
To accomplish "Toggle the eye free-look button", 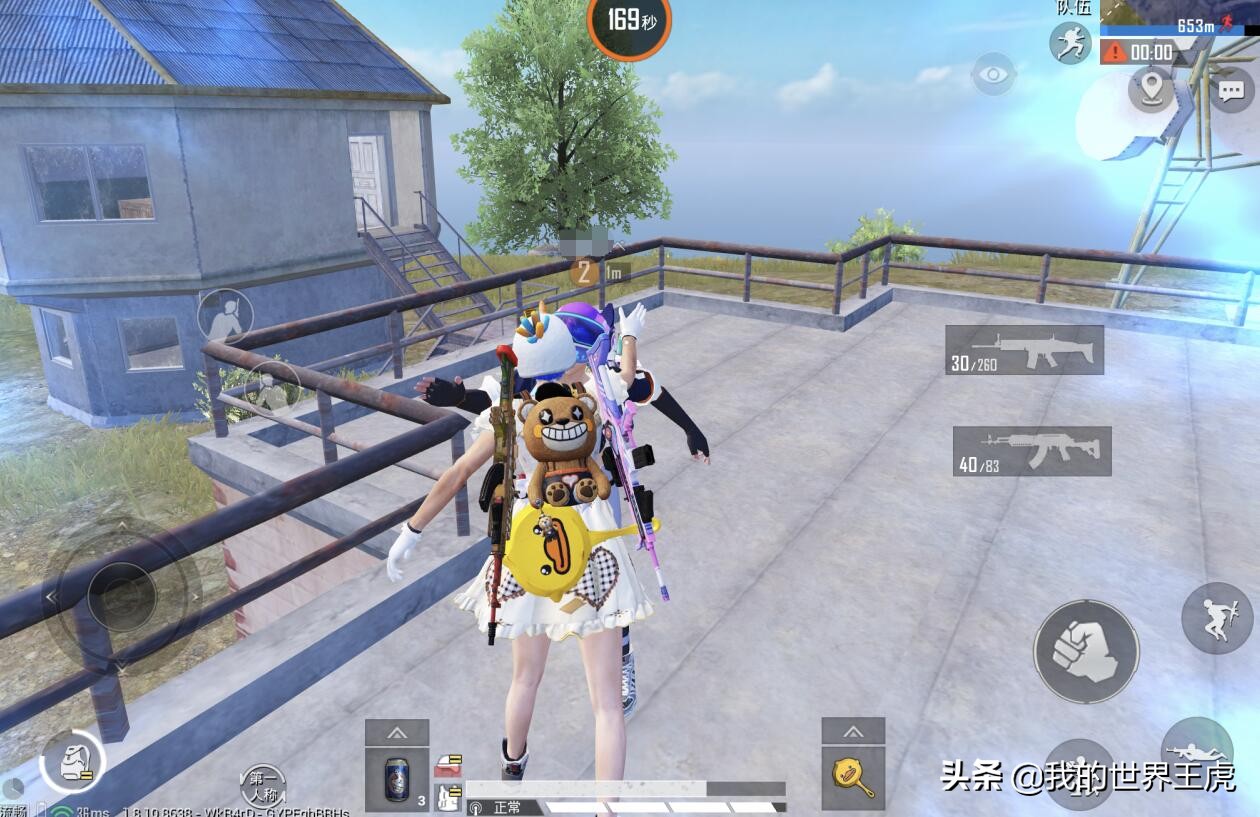I will [x=993, y=74].
